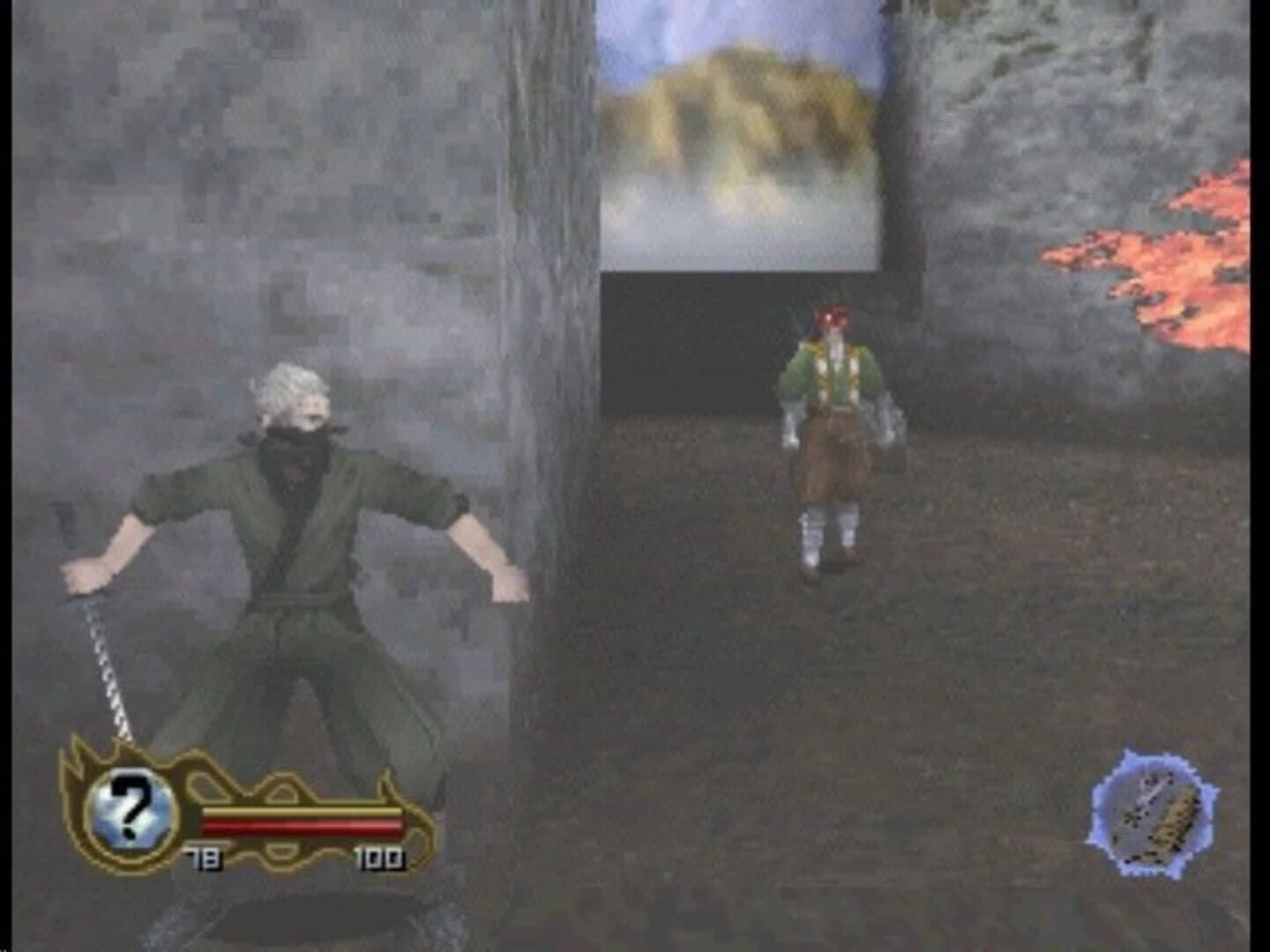Click the red health bar
Viewport: 1270px width, 952px height.
coord(300,826)
